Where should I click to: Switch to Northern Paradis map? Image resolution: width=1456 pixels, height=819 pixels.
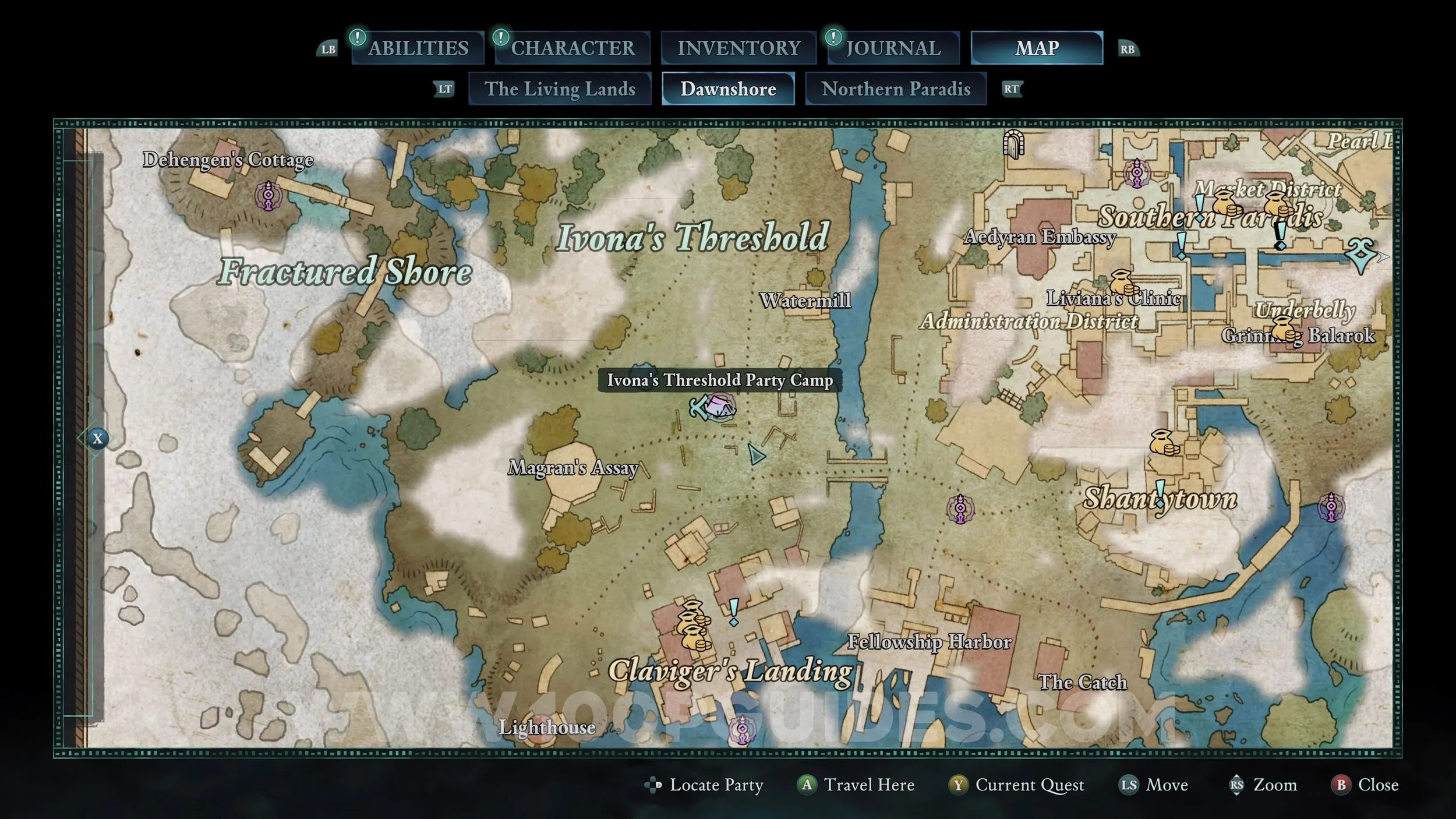click(x=896, y=89)
